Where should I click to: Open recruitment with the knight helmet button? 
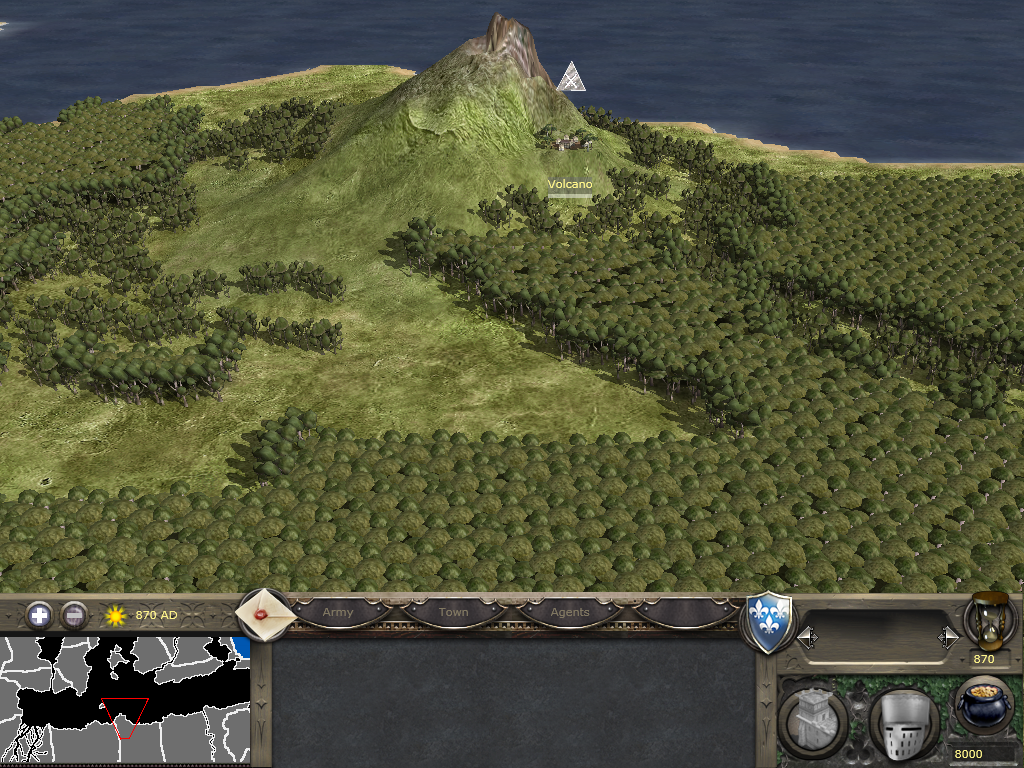pos(903,722)
